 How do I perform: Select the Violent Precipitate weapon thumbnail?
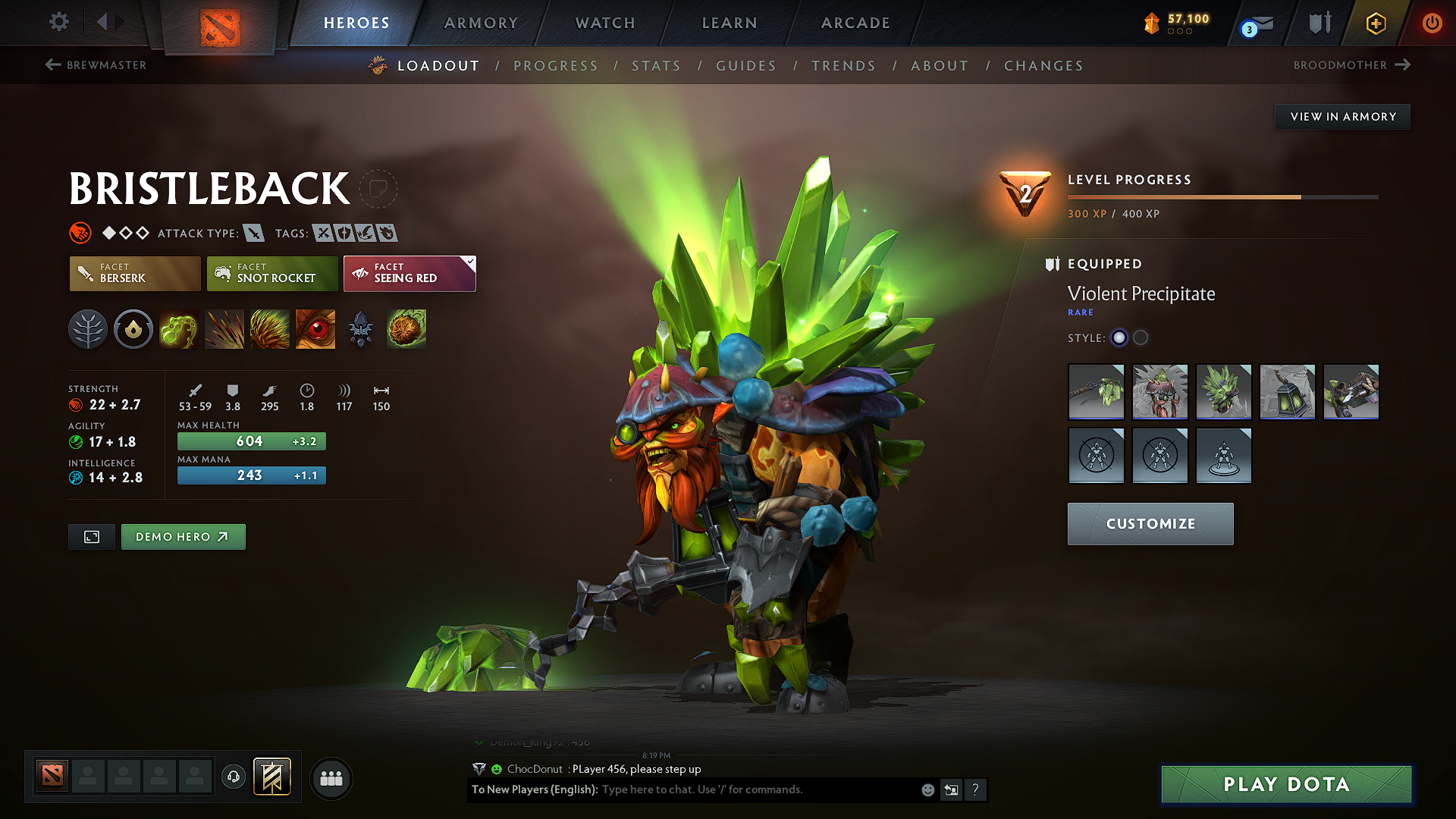[x=1096, y=392]
